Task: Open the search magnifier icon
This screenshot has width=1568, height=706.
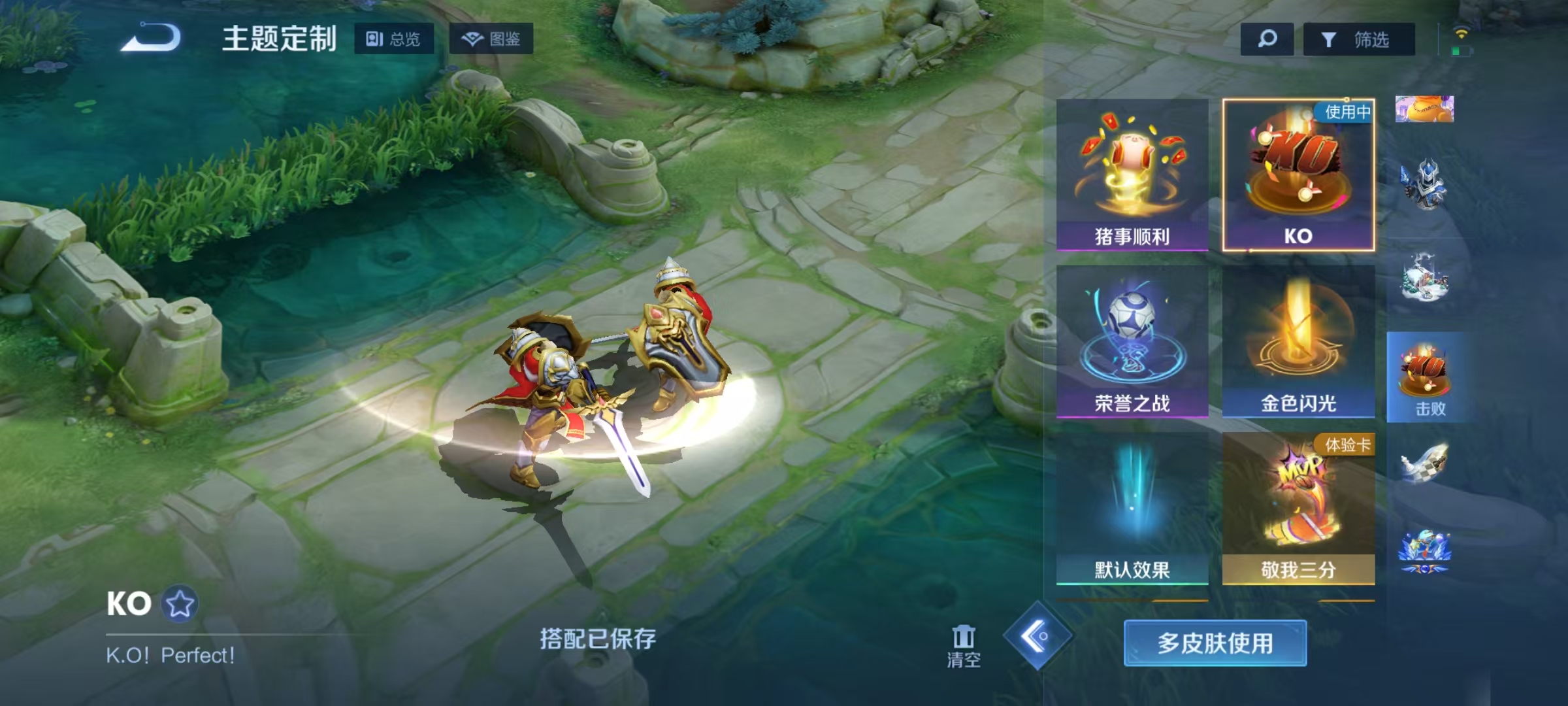Action: (1266, 39)
